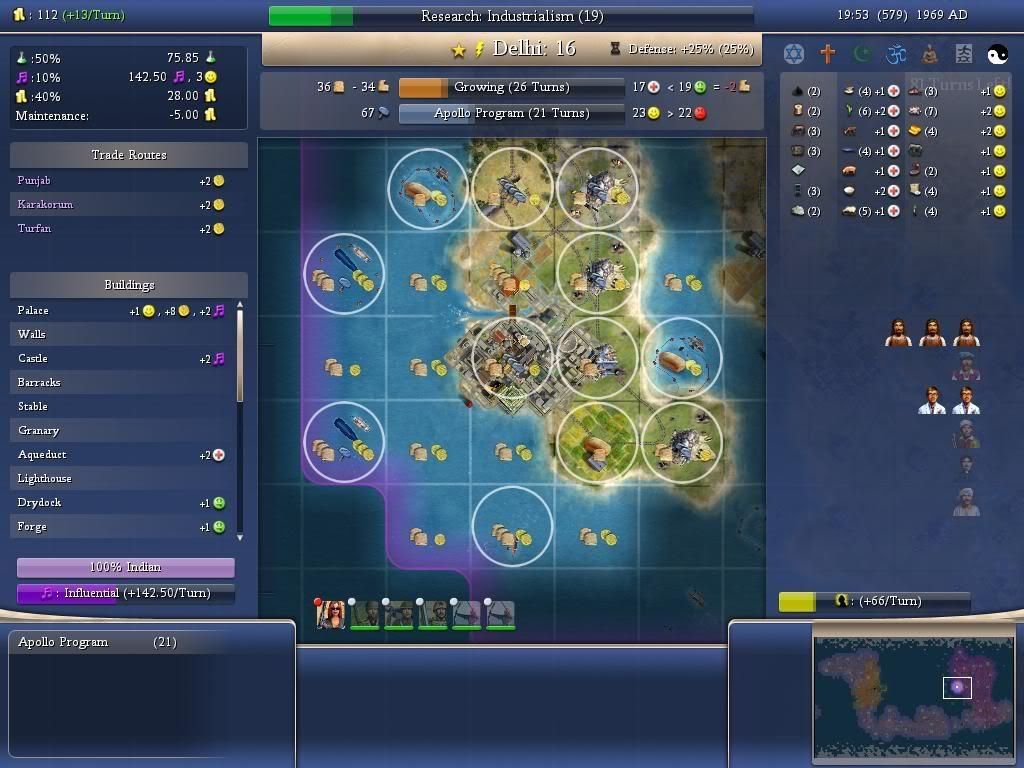Click the great people points bar

[874, 601]
